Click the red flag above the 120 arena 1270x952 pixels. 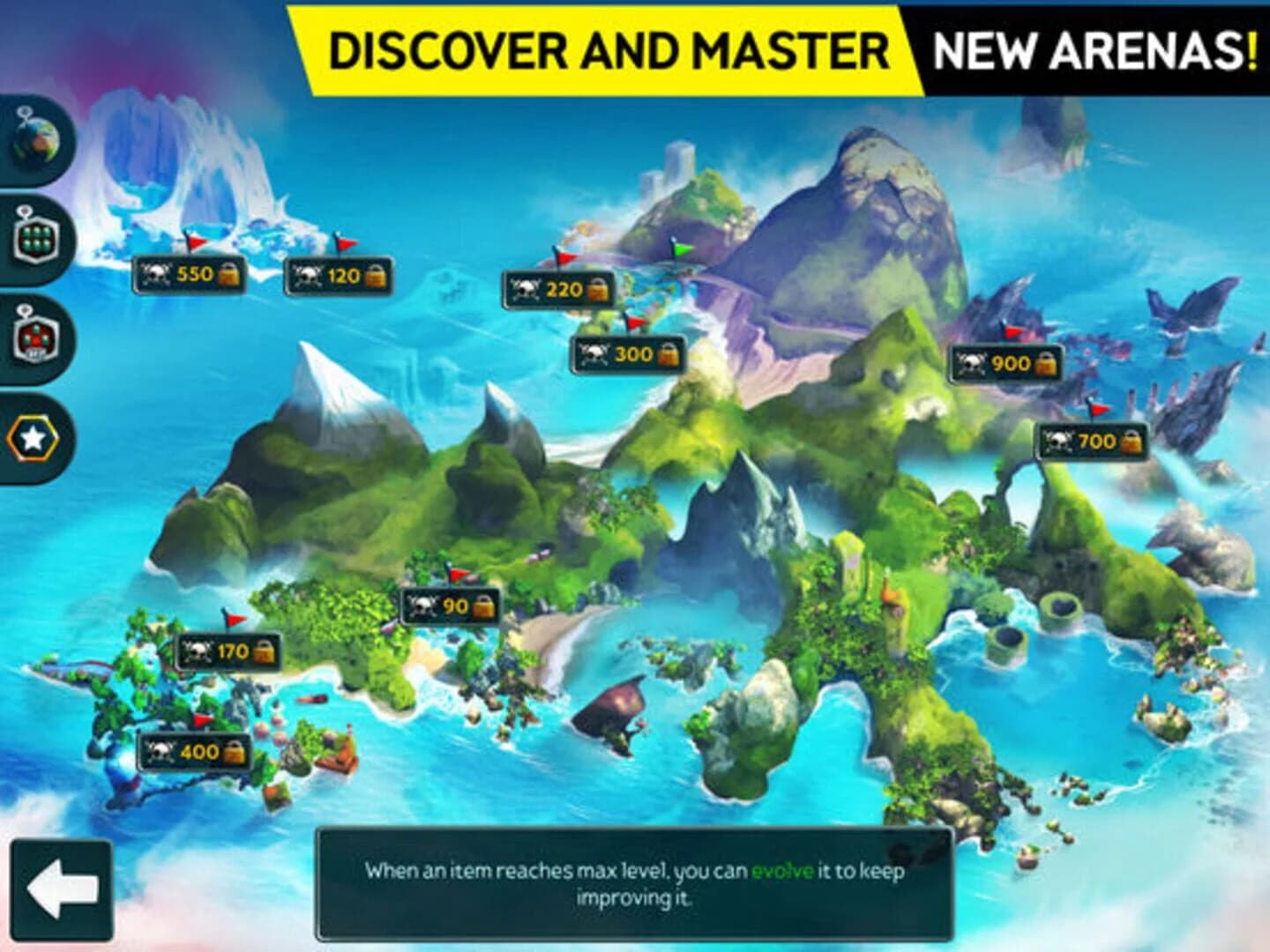tap(344, 245)
